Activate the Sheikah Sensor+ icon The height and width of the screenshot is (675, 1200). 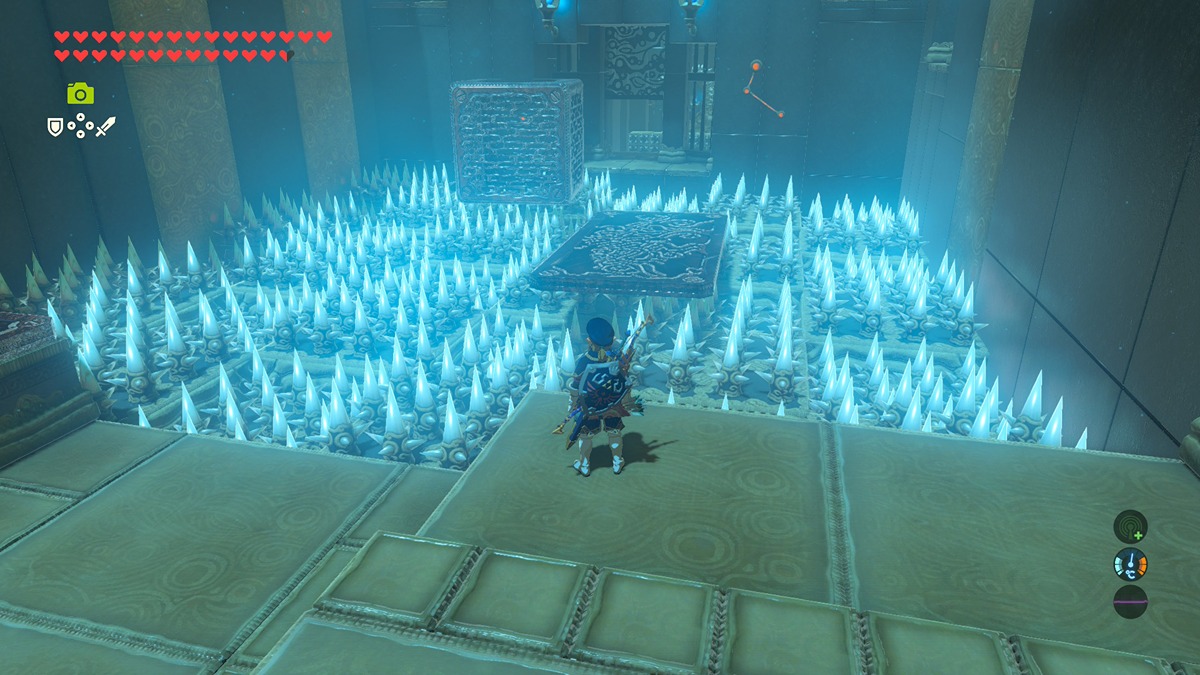point(1130,526)
